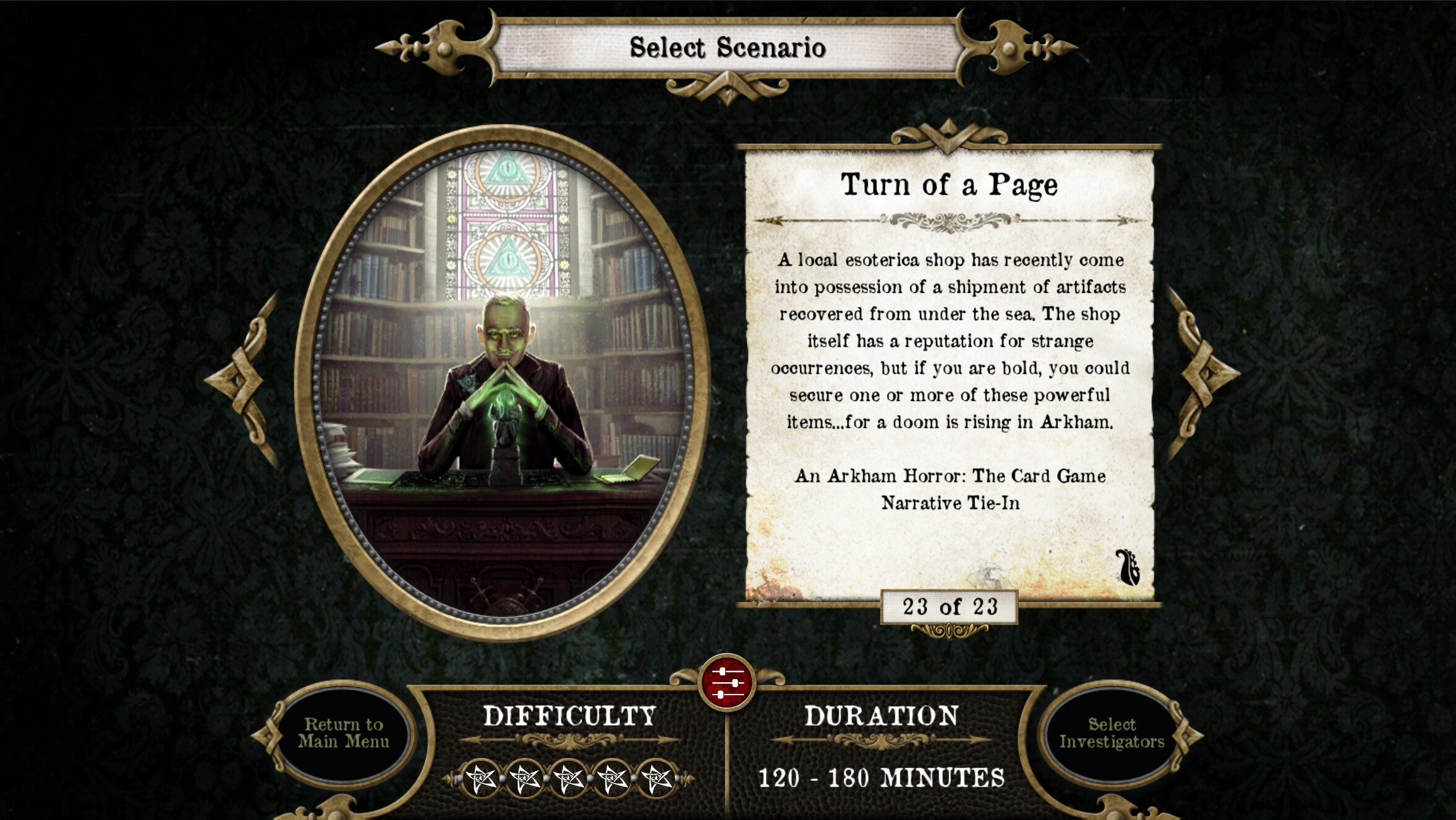Click the 23 of 23 page counter
The width and height of the screenshot is (1456, 820).
[950, 607]
